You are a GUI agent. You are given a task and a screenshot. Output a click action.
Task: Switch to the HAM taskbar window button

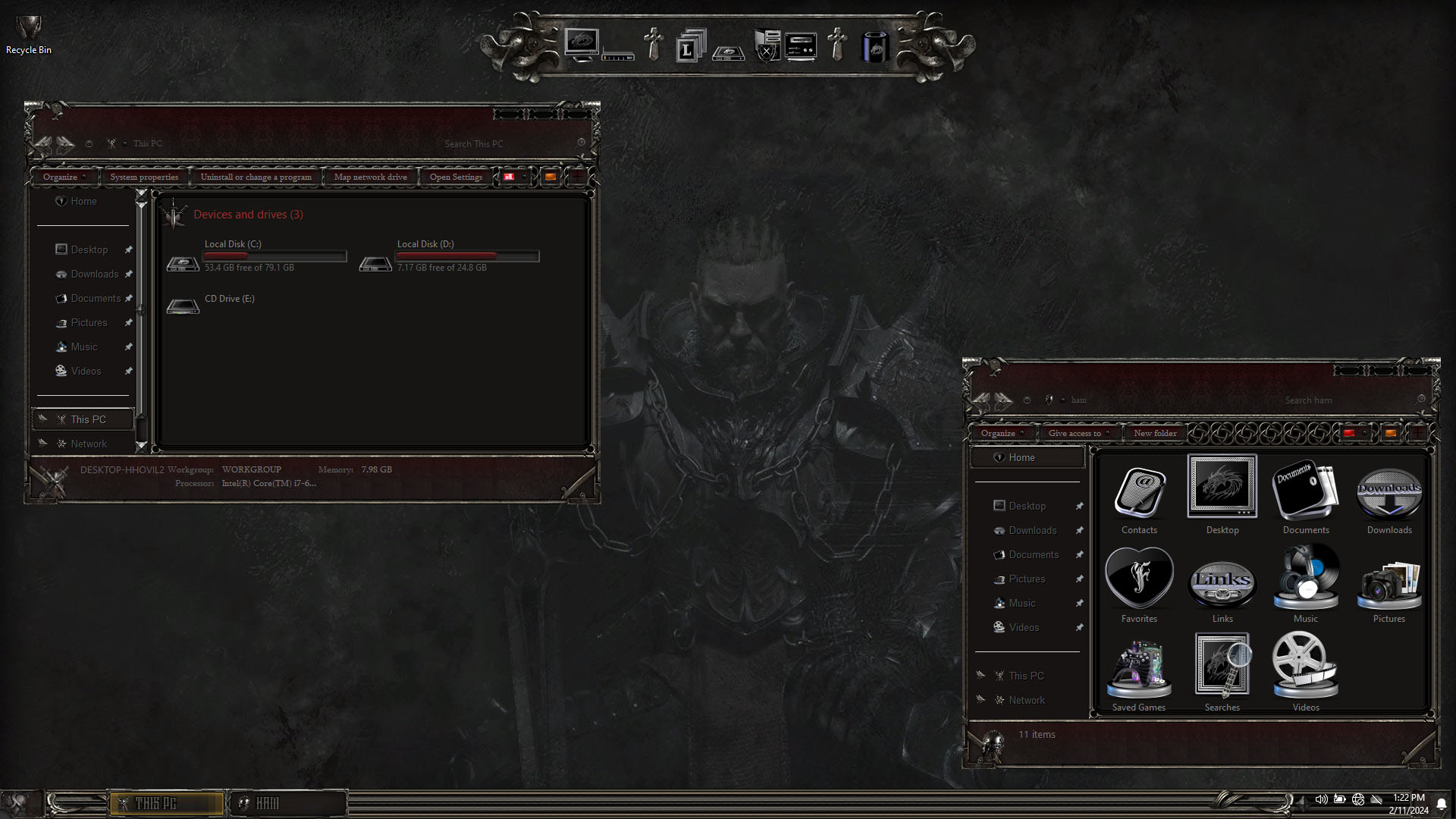(x=288, y=803)
